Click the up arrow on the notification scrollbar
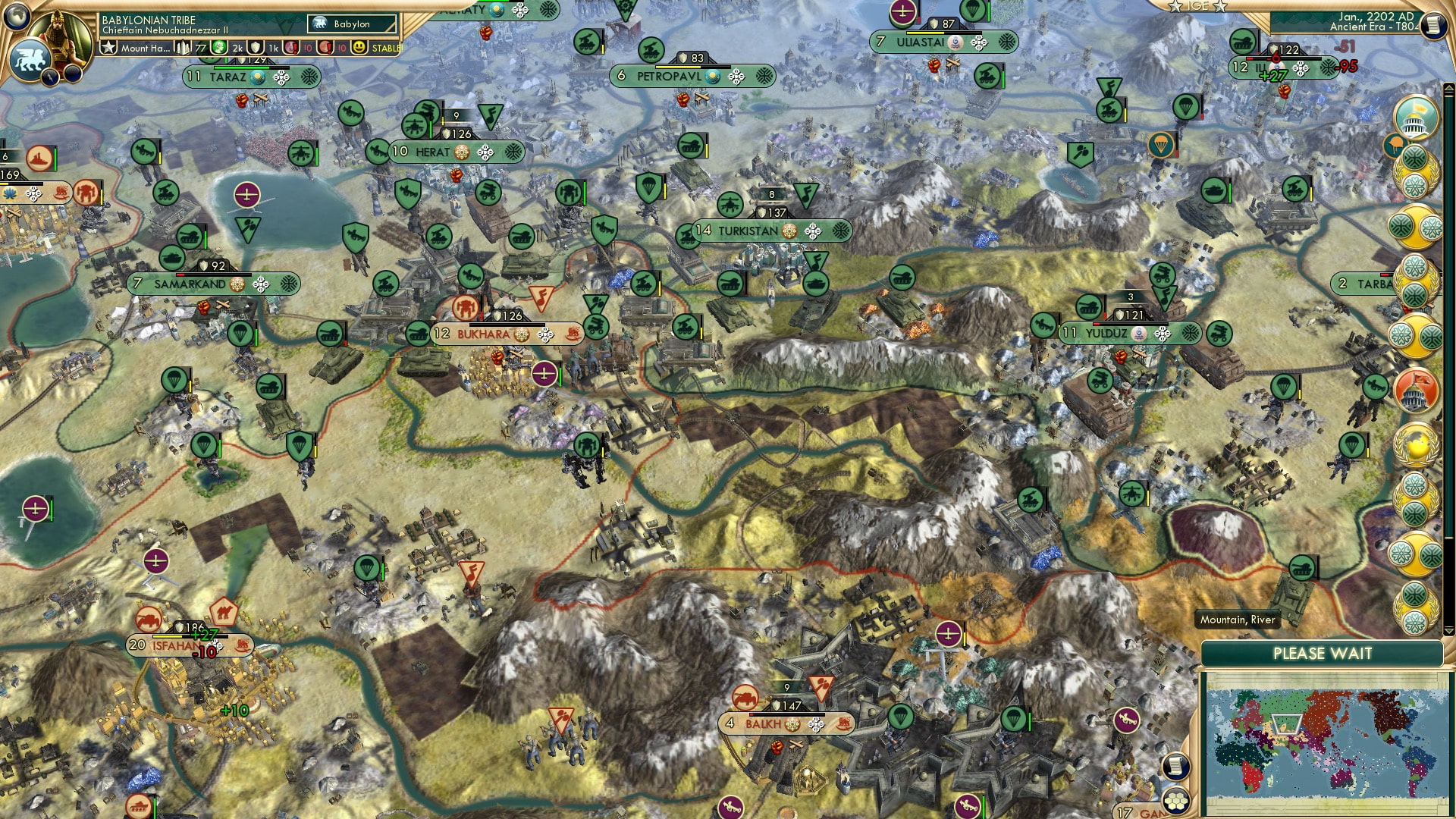Screen dimensions: 1456x819 click(x=1448, y=87)
